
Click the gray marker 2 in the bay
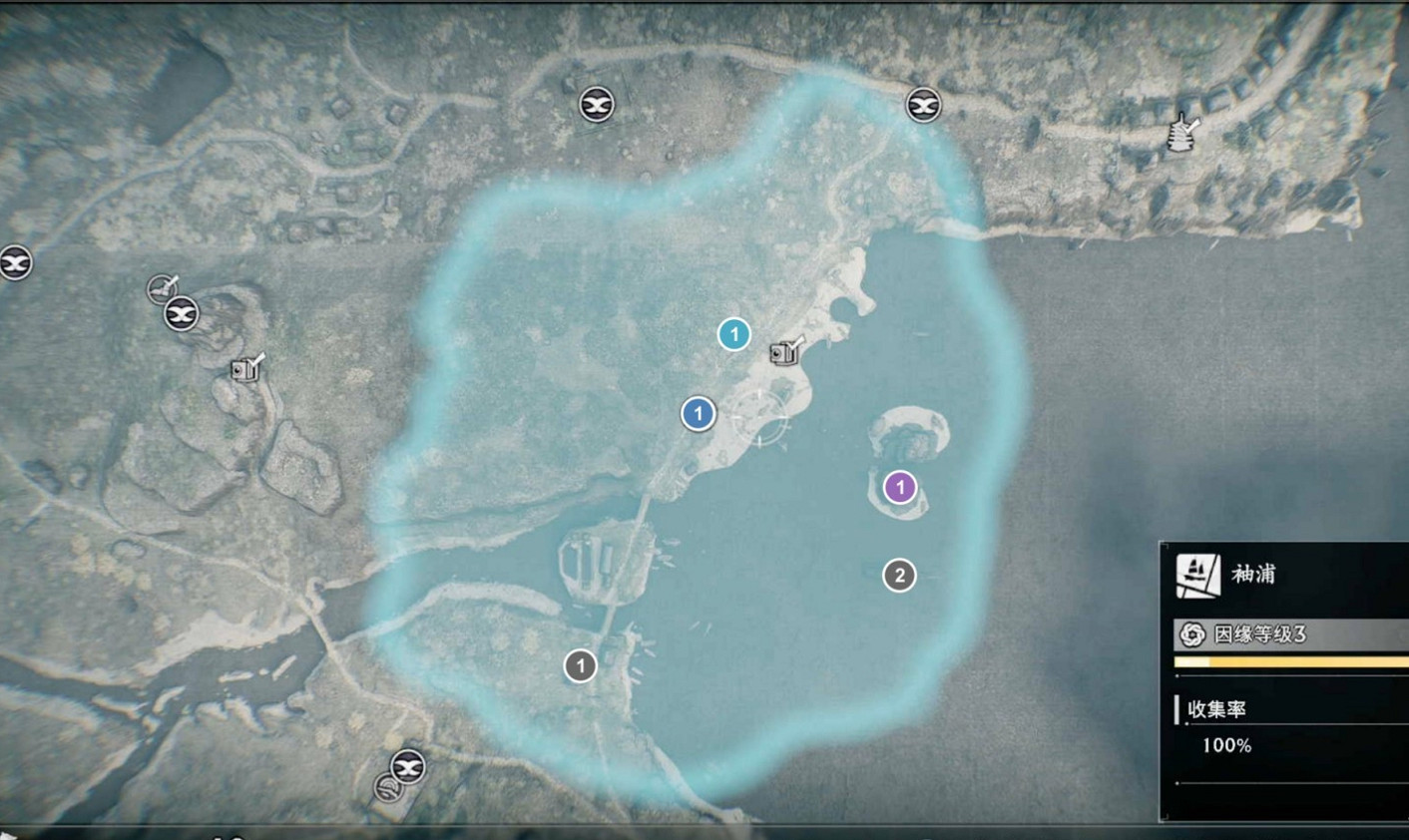899,574
